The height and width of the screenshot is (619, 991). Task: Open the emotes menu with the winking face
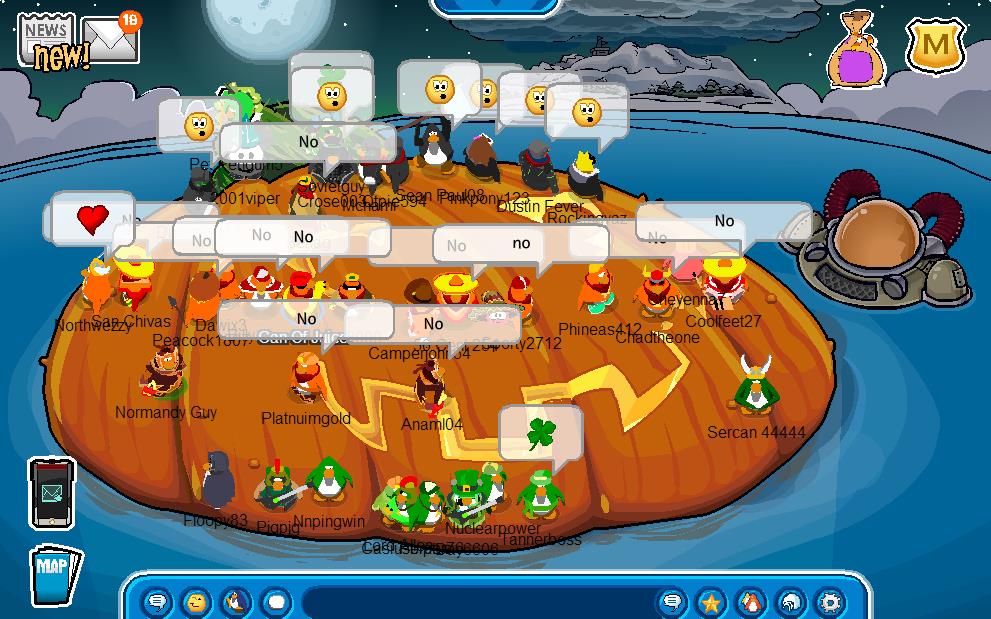(197, 602)
